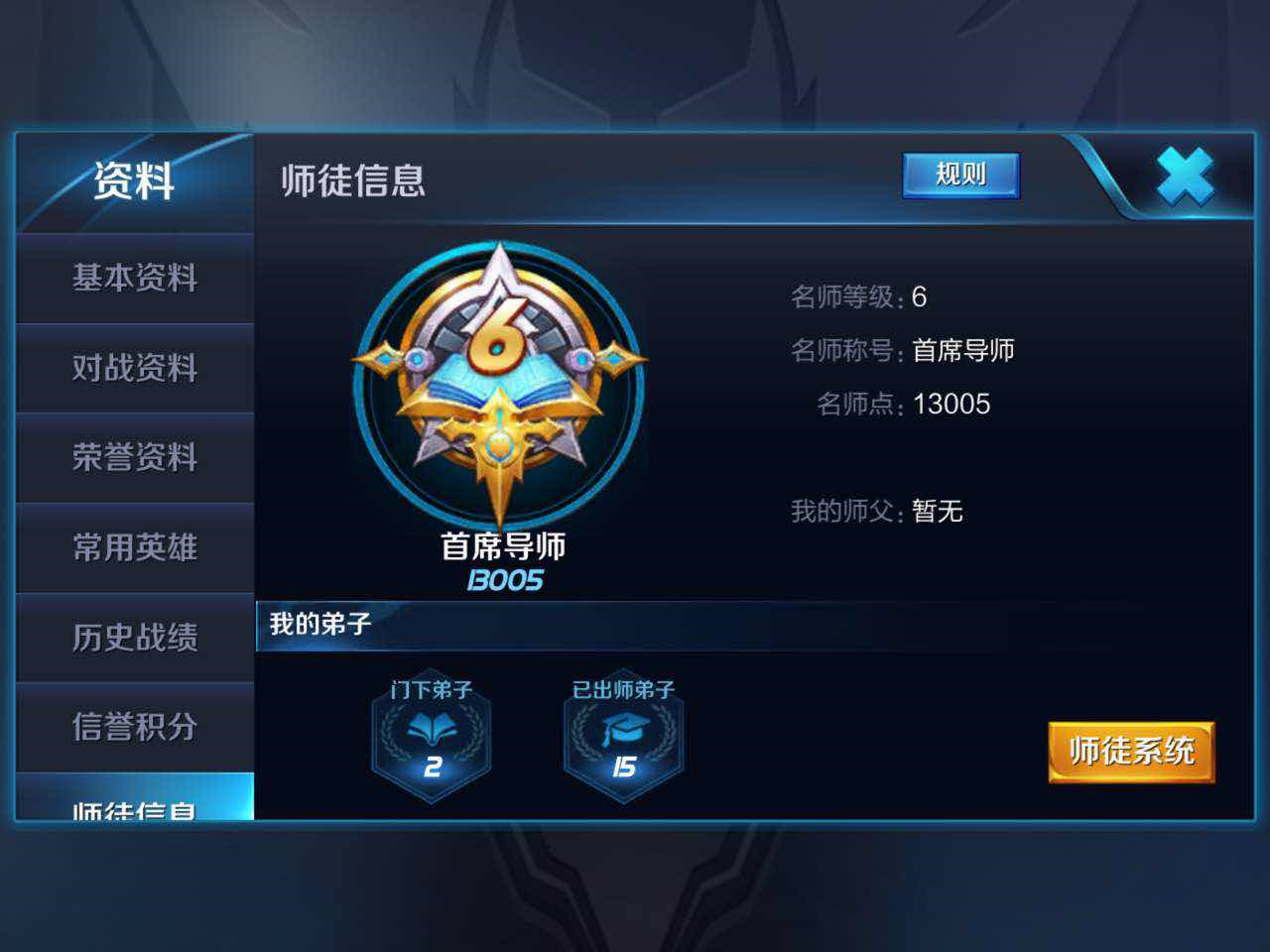The width and height of the screenshot is (1270, 952).
Task: Click the 13005 mentor points value
Action: (954, 404)
